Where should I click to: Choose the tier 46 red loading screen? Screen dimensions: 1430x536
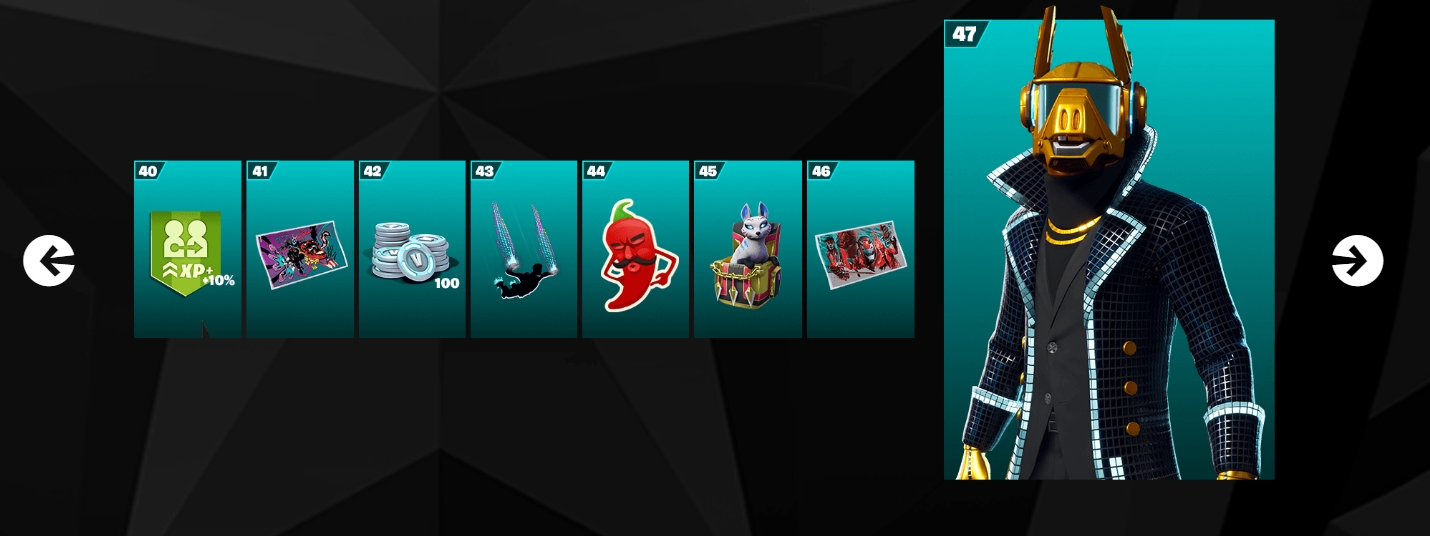click(860, 250)
